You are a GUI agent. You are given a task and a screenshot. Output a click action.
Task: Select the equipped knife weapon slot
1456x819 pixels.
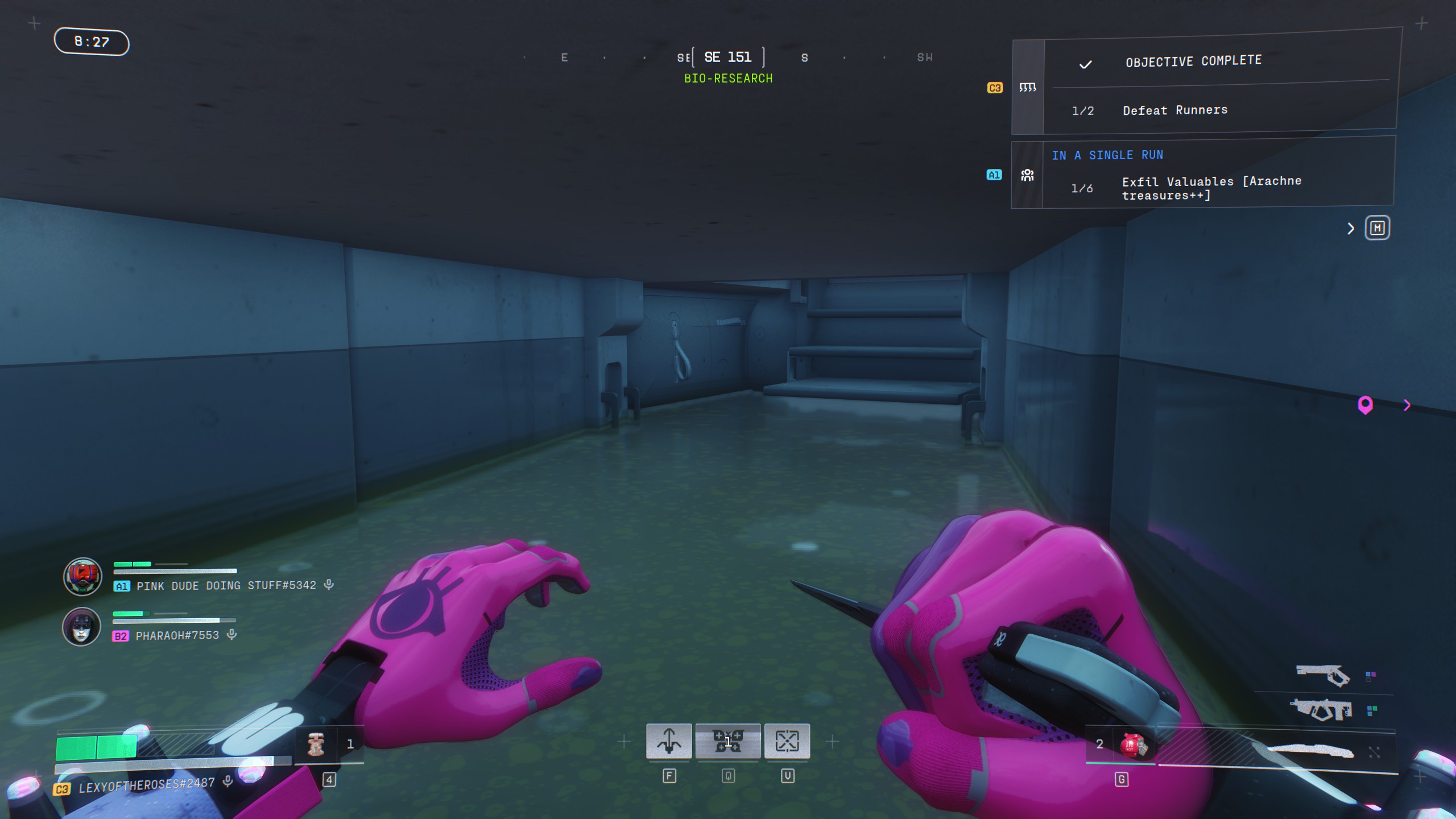coord(1310,751)
